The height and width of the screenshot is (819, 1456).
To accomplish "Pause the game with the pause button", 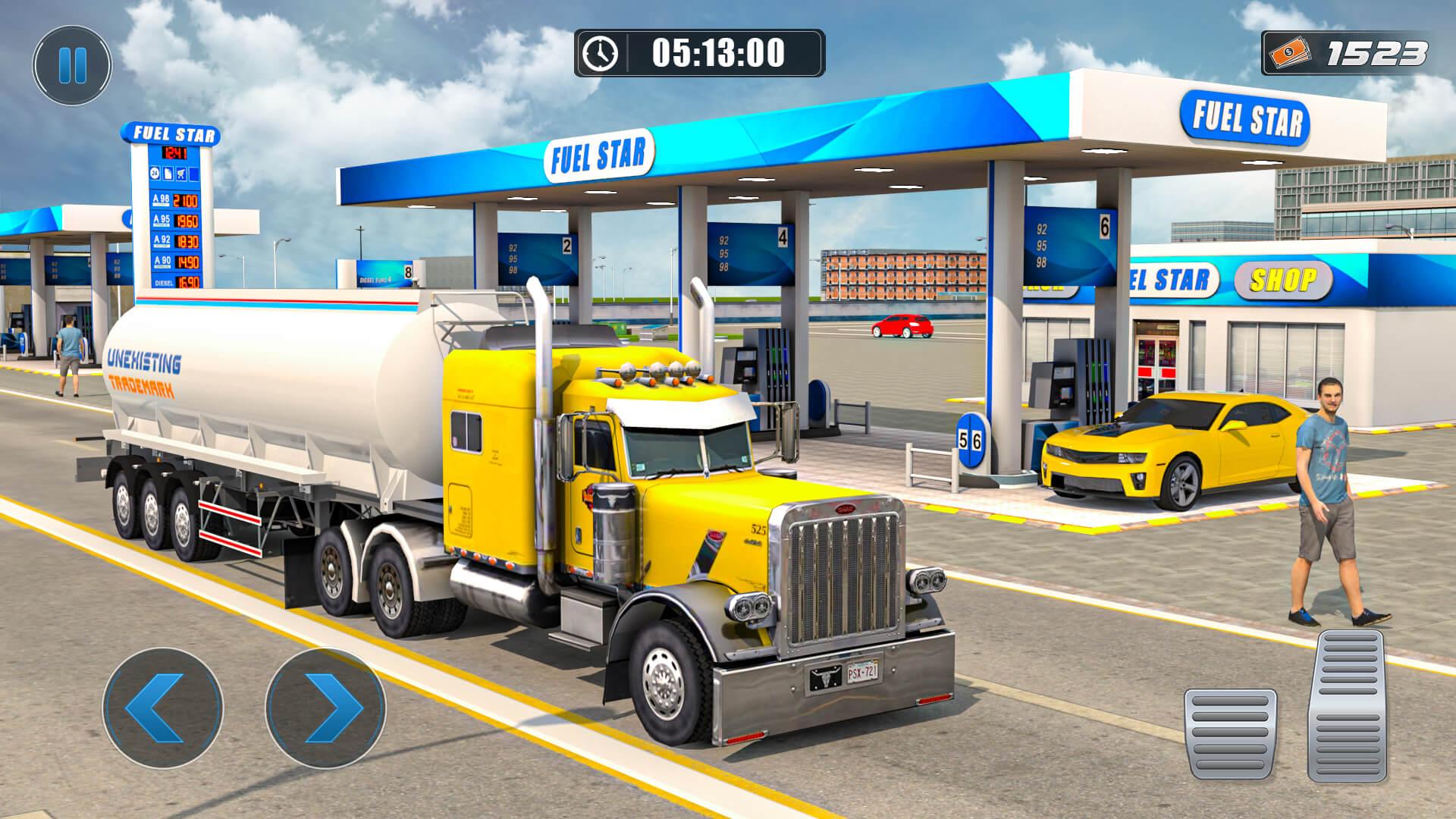I will tap(72, 65).
